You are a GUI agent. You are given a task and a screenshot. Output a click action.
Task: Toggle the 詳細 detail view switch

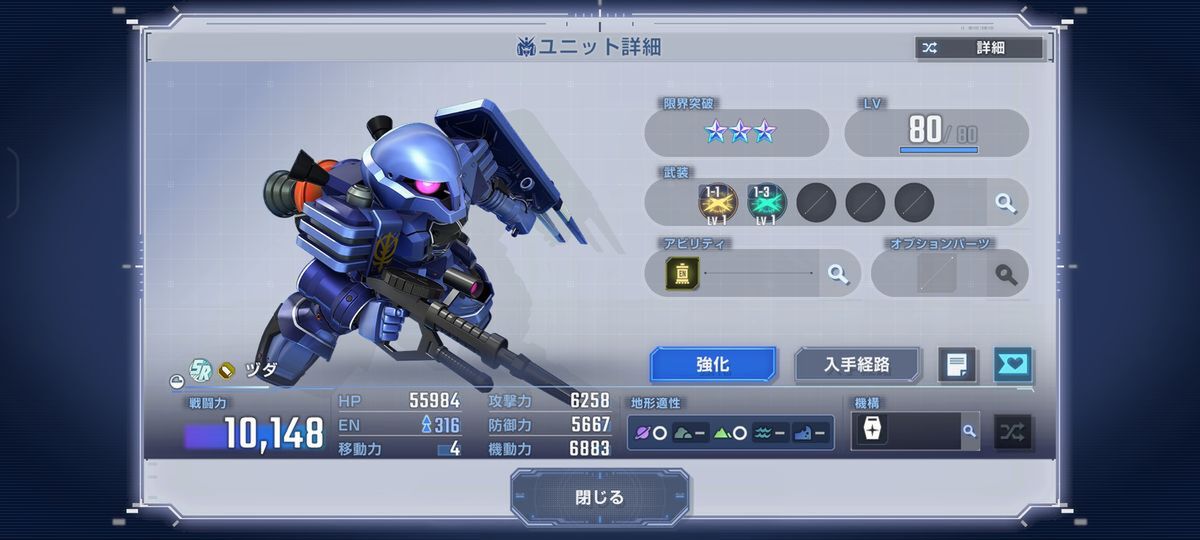[x=979, y=47]
